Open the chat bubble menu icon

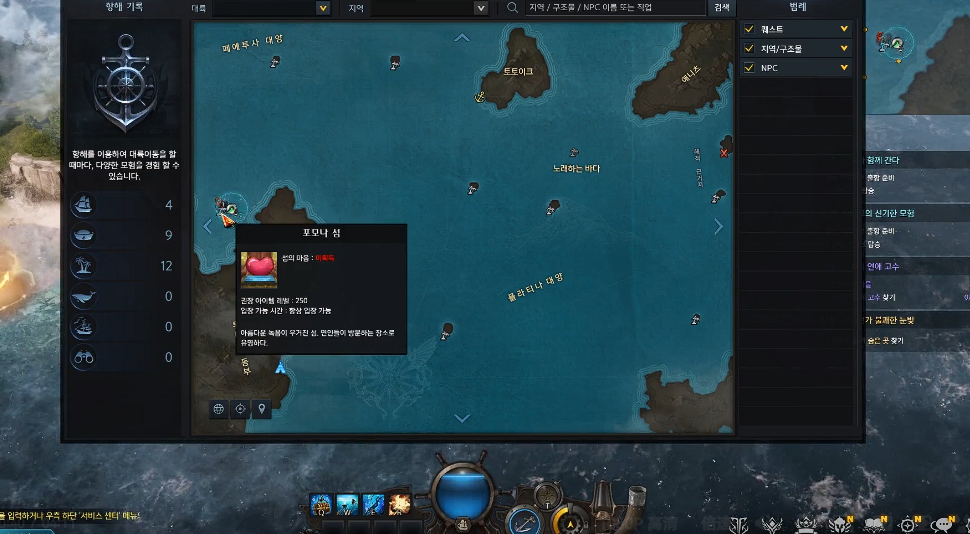pyautogui.click(x=942, y=523)
